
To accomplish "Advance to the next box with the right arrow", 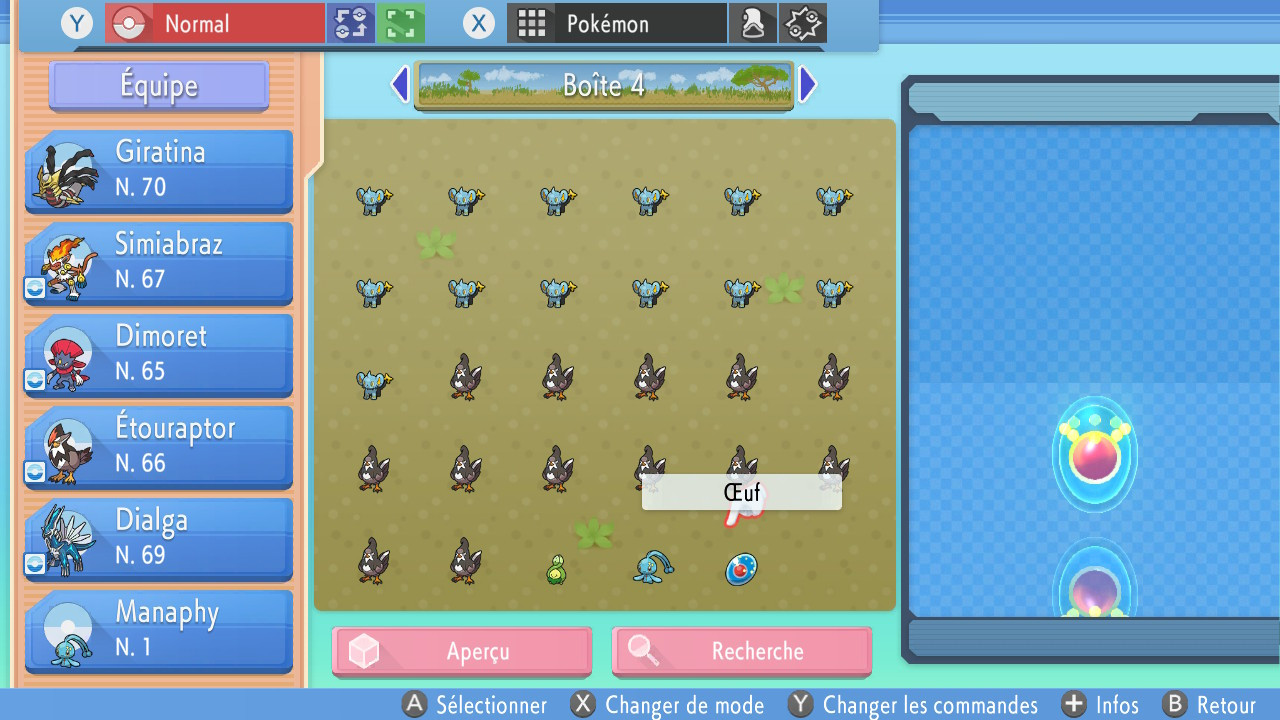I will pyautogui.click(x=807, y=84).
